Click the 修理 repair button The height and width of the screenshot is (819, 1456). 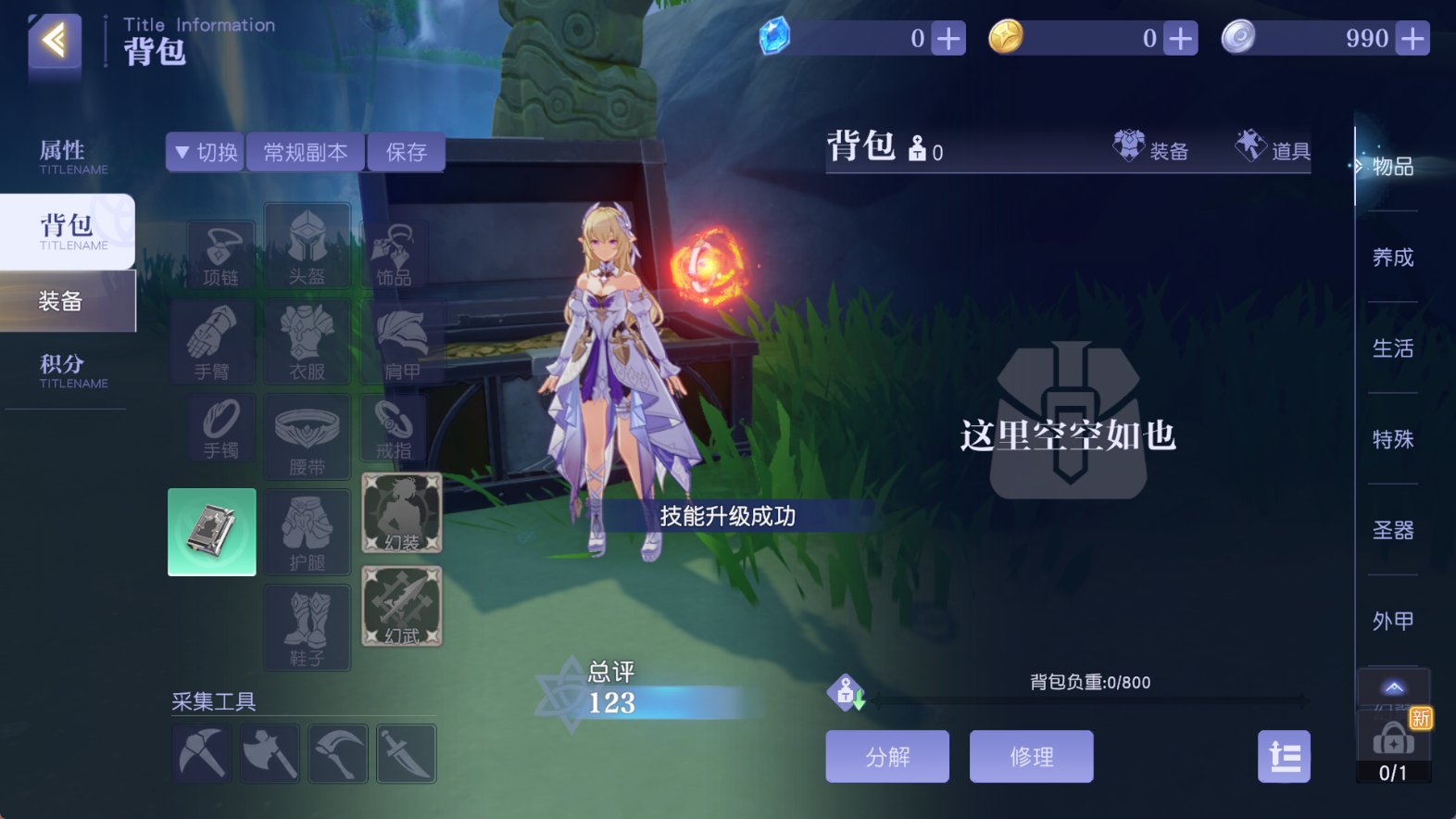tap(1031, 756)
